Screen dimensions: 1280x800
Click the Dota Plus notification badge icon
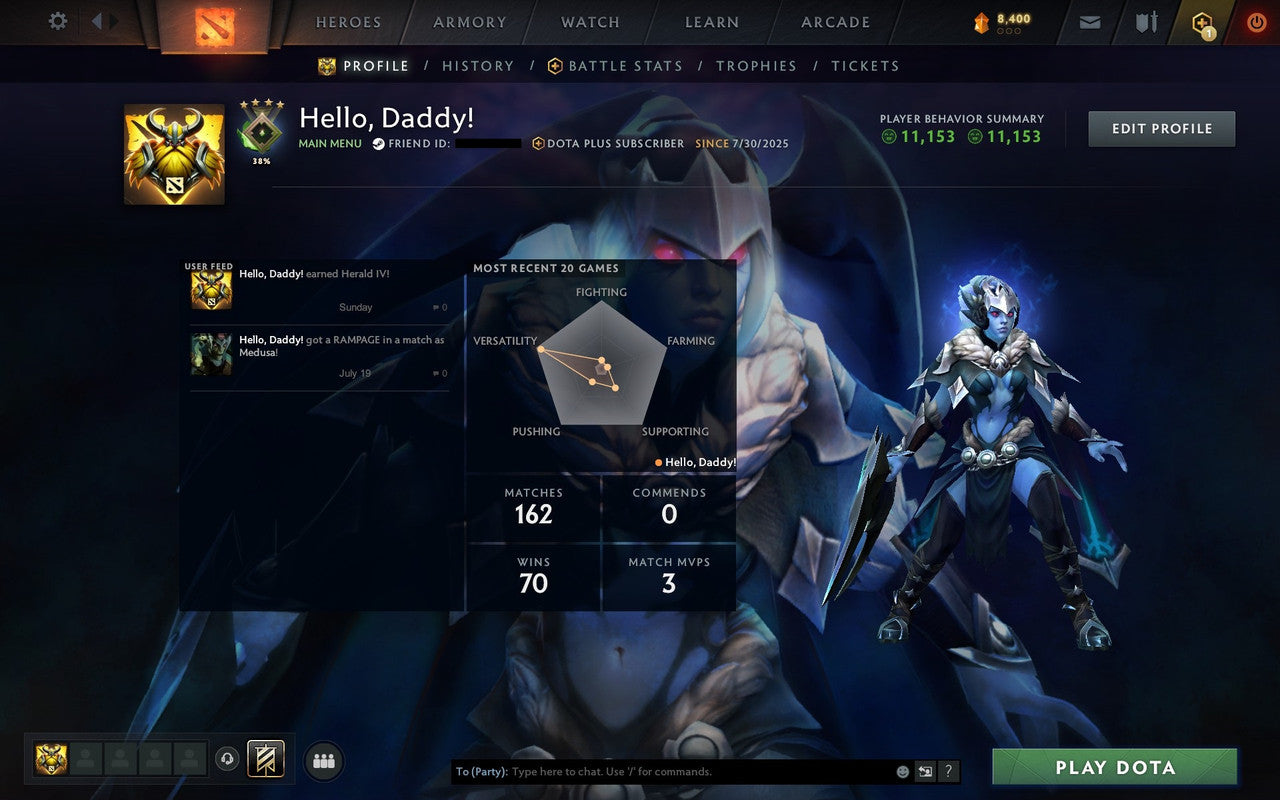pyautogui.click(x=1201, y=22)
